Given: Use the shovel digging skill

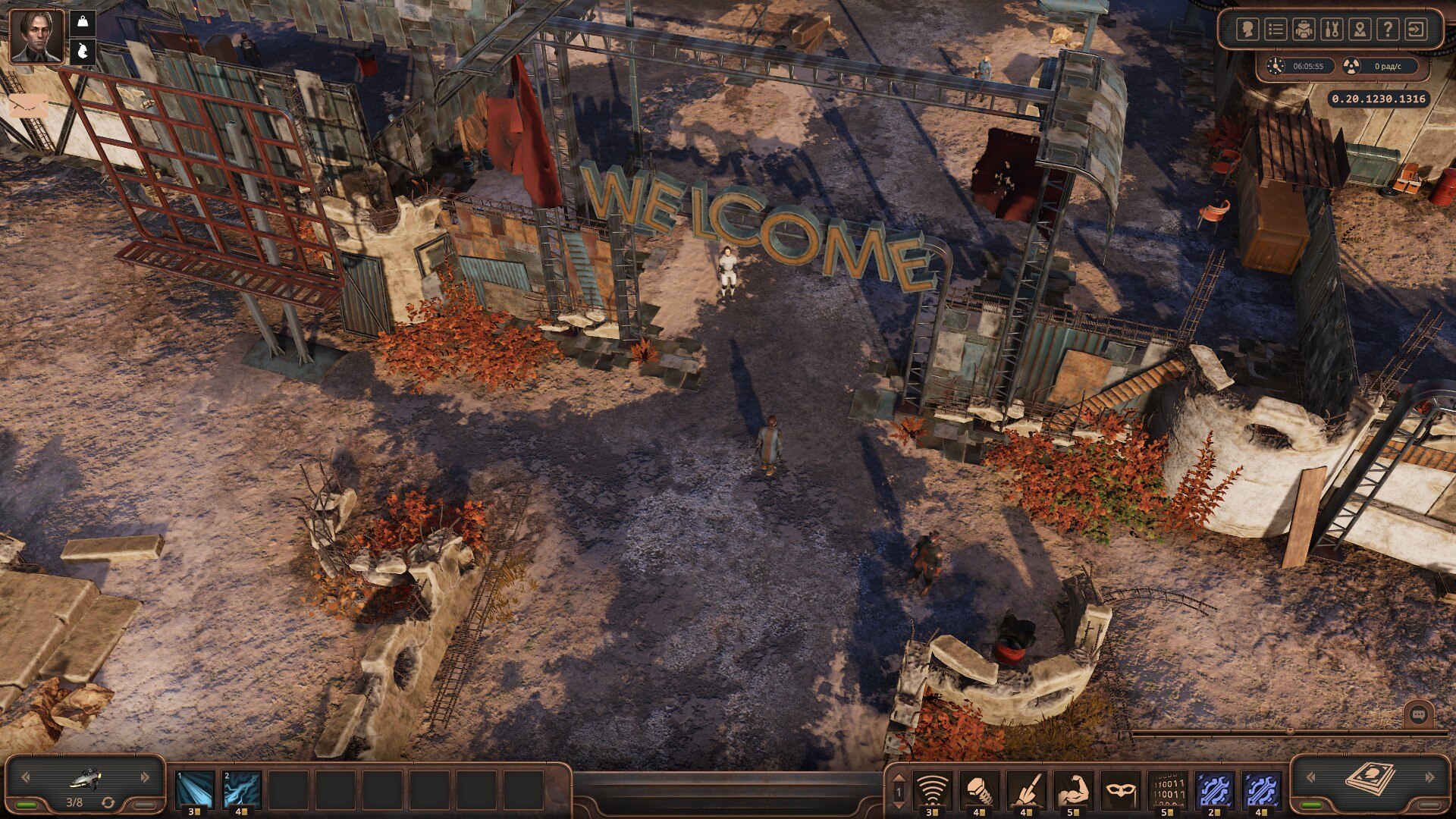Looking at the screenshot, I should tap(1026, 790).
